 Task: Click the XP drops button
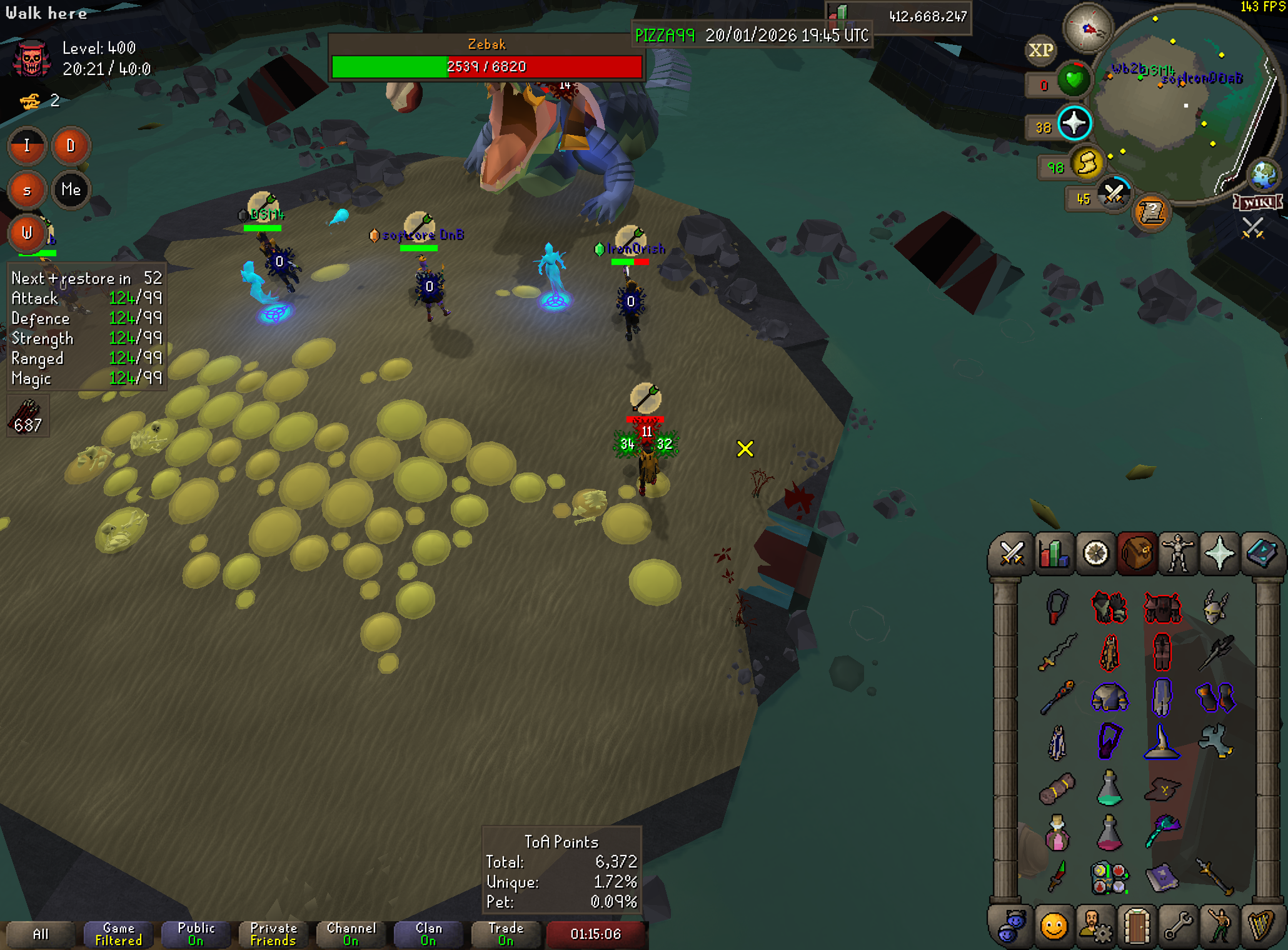1041,50
